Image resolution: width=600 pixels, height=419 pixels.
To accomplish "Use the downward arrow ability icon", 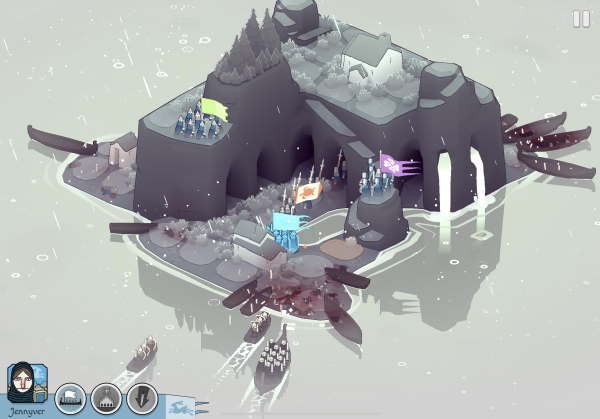I will tap(142, 398).
